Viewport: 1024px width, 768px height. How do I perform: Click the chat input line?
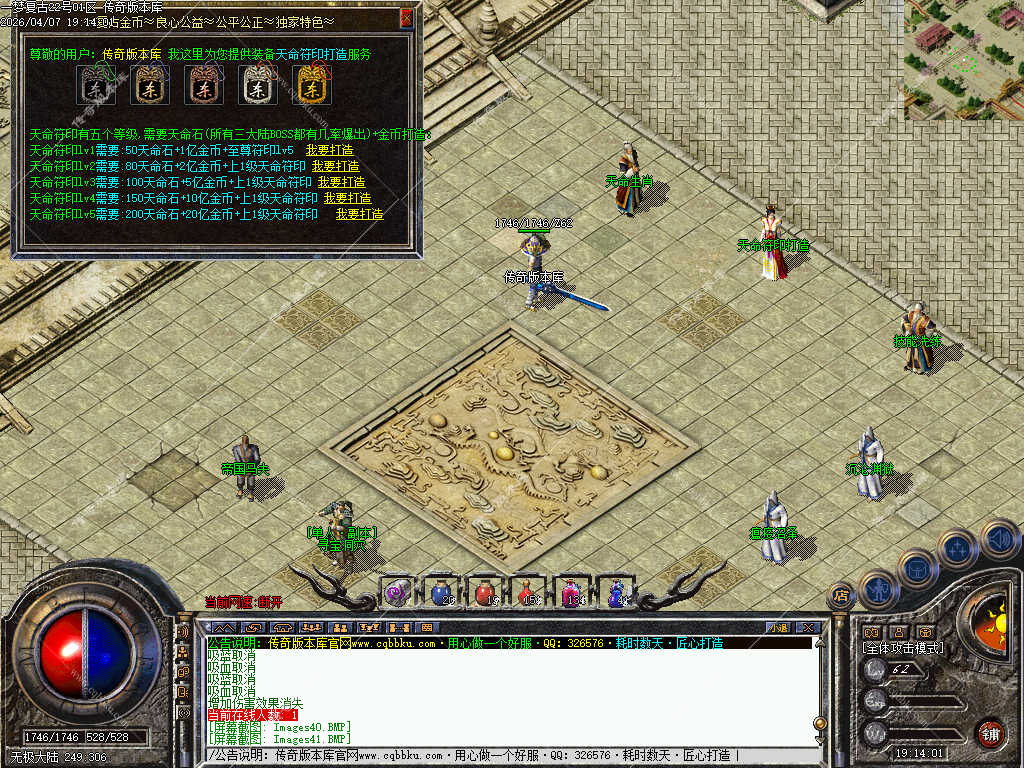click(x=500, y=755)
